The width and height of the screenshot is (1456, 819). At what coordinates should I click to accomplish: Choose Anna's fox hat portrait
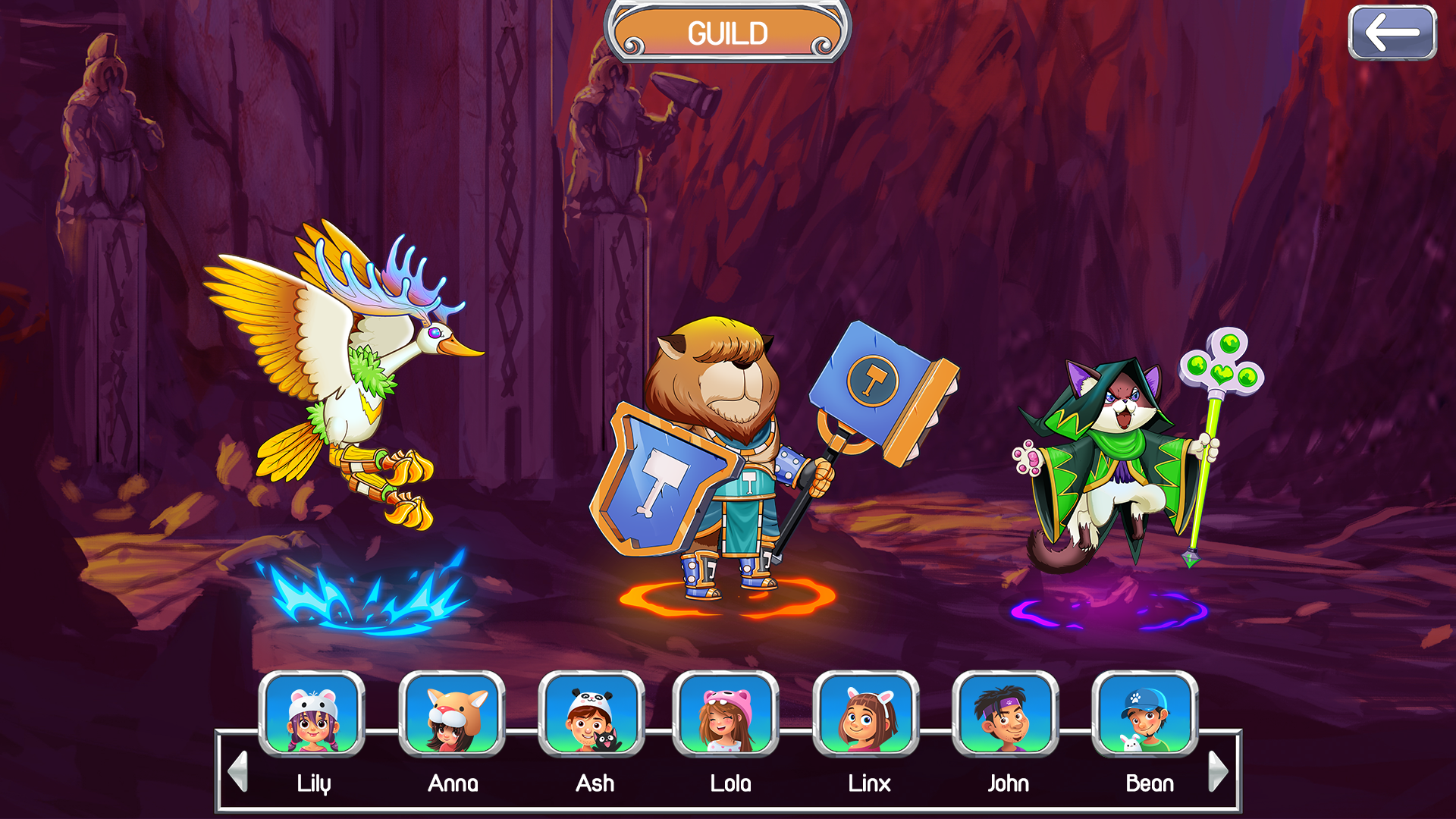point(452,714)
